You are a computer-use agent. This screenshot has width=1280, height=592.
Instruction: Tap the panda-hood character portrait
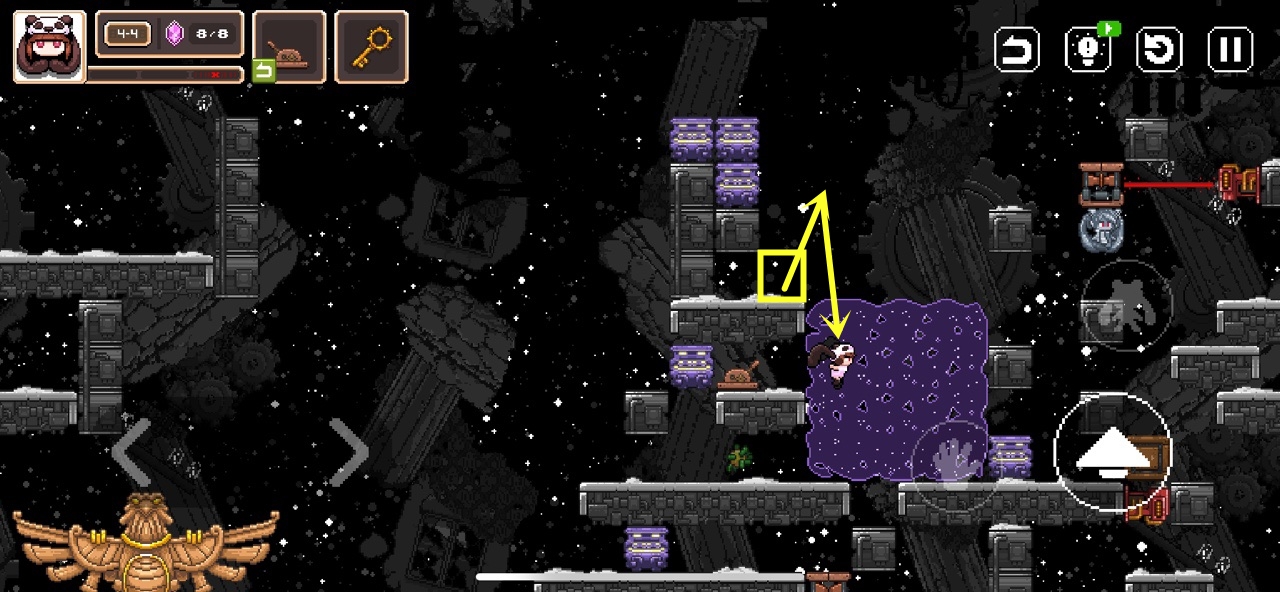coord(49,46)
